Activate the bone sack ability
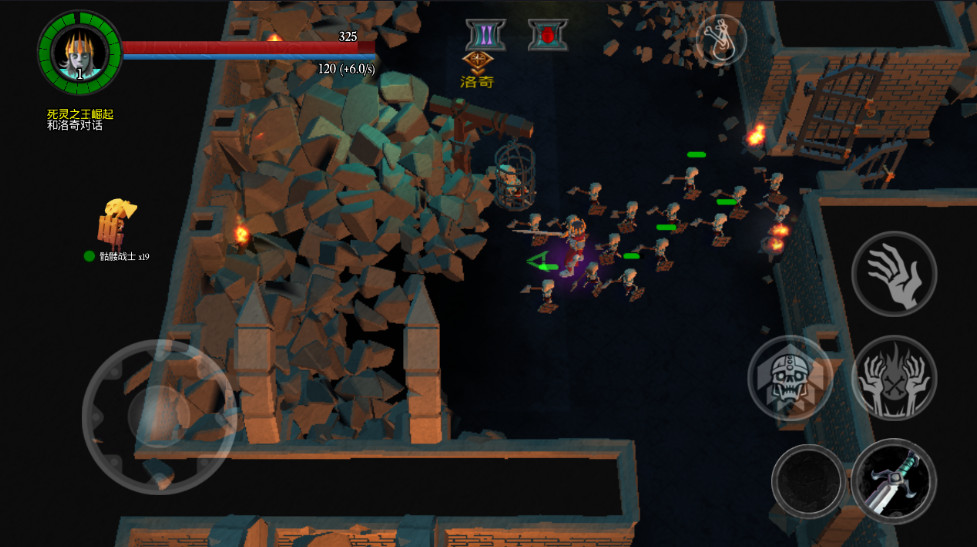The width and height of the screenshot is (977, 547). pos(721,41)
